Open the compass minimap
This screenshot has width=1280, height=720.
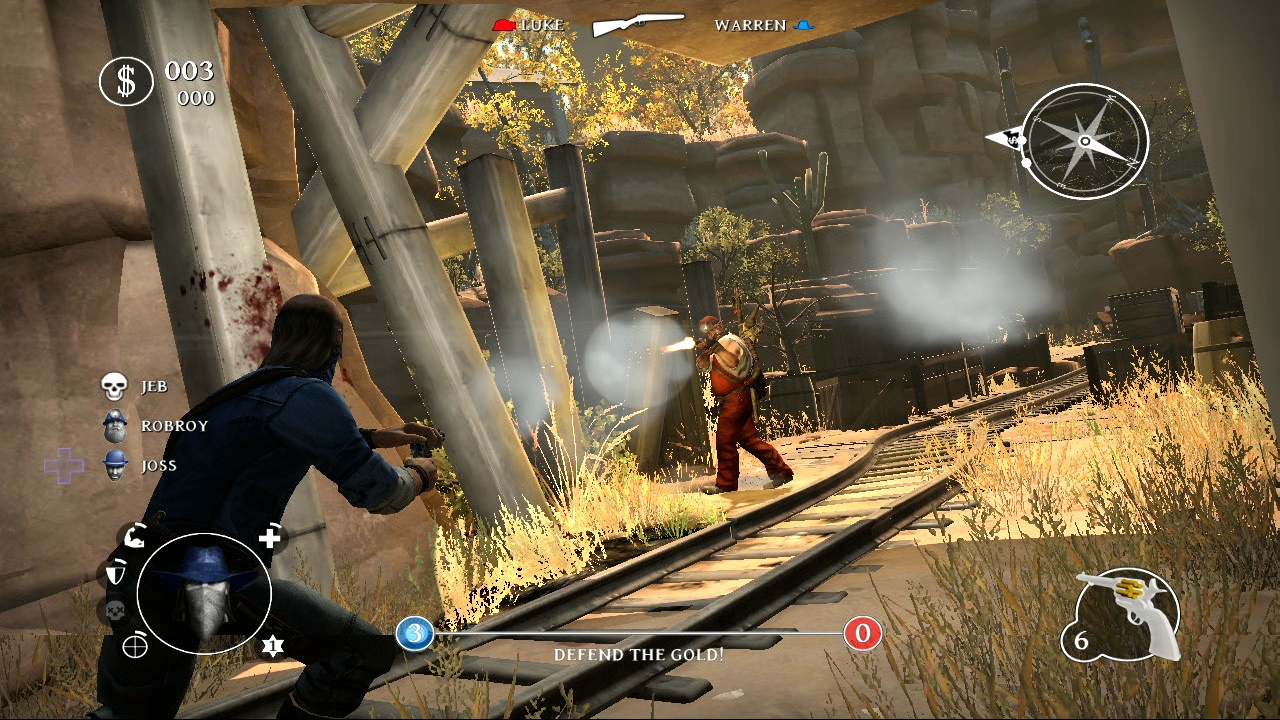click(1085, 141)
